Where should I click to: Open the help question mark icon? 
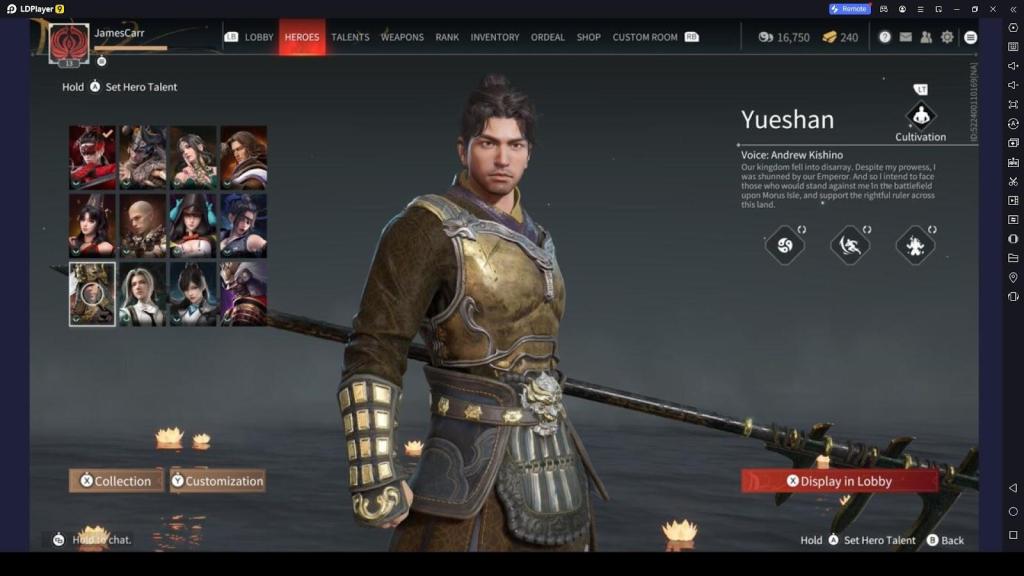click(x=885, y=37)
